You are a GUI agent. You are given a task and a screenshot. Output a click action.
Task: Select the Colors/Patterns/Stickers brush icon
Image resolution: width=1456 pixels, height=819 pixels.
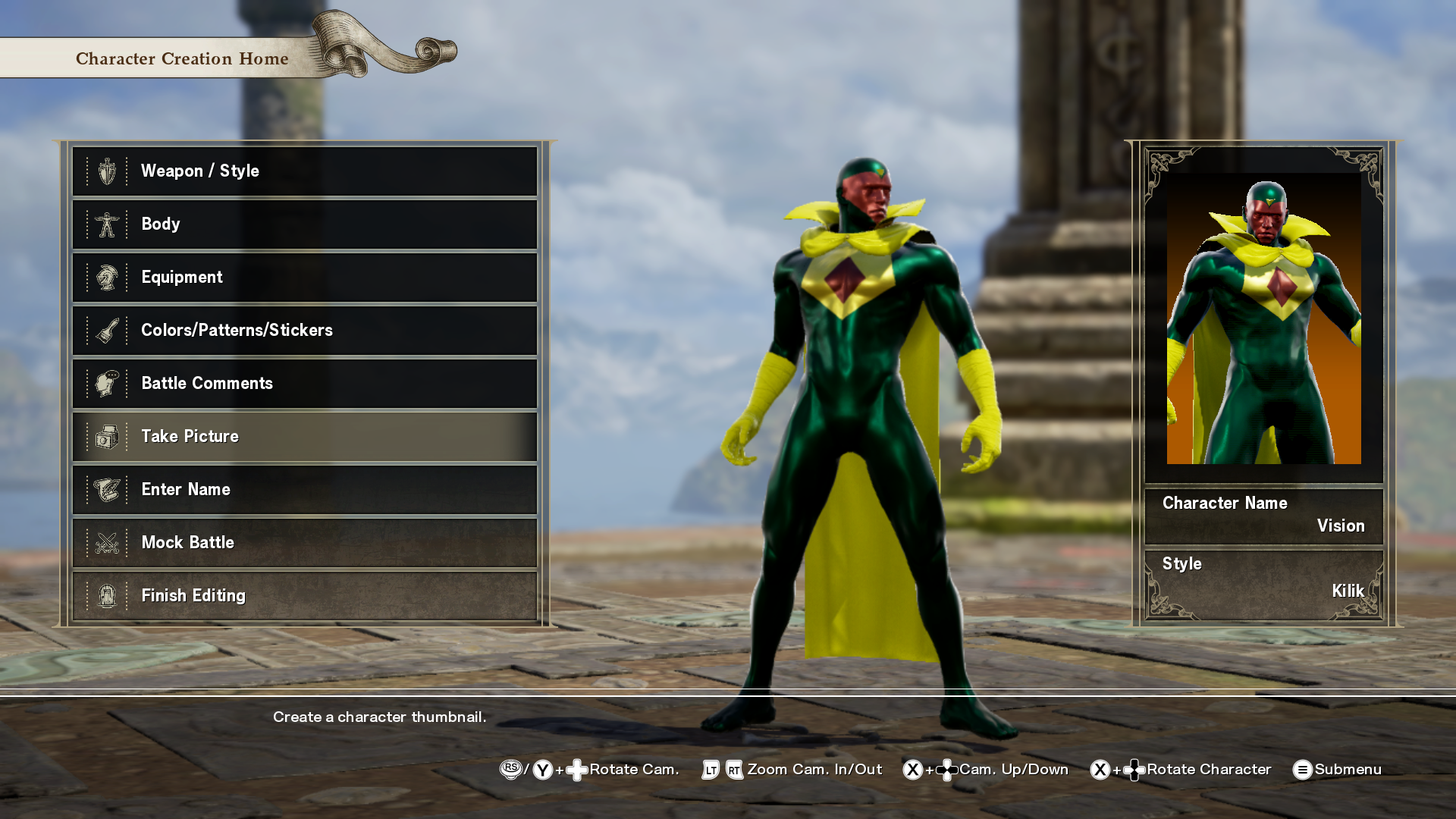(108, 330)
